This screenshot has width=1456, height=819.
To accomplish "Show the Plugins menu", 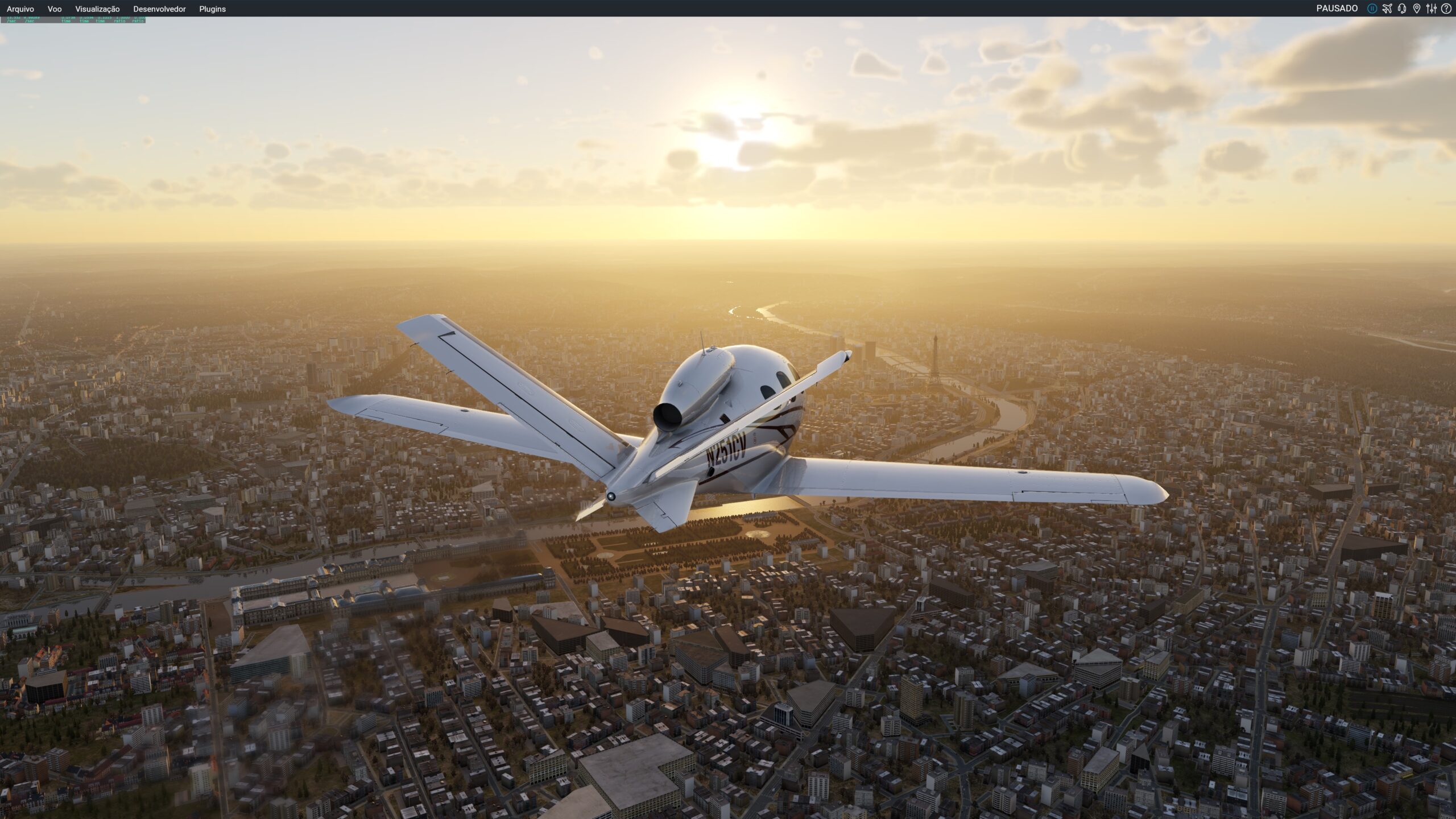I will coord(212,9).
